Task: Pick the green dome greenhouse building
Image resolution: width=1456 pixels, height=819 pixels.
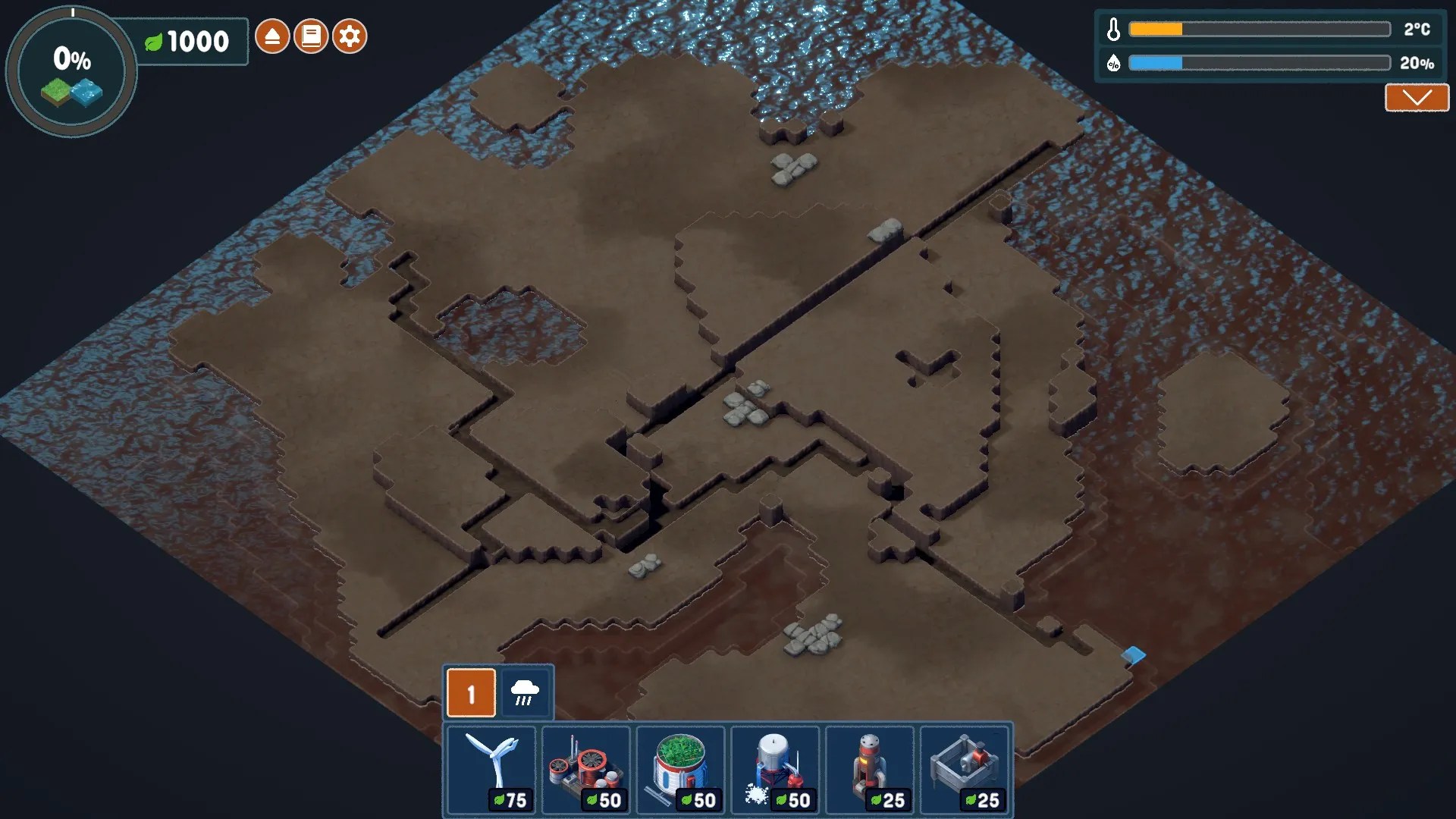Action: coord(681,770)
